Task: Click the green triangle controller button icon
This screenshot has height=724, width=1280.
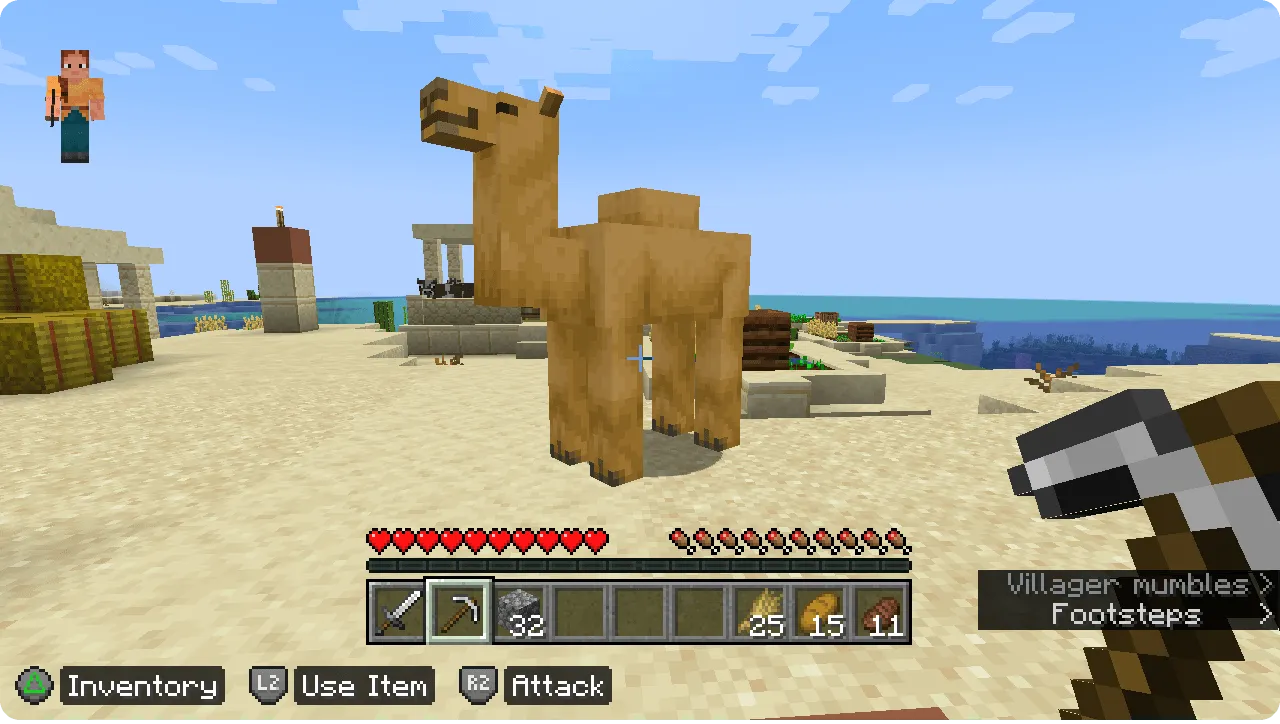Action: click(x=33, y=686)
